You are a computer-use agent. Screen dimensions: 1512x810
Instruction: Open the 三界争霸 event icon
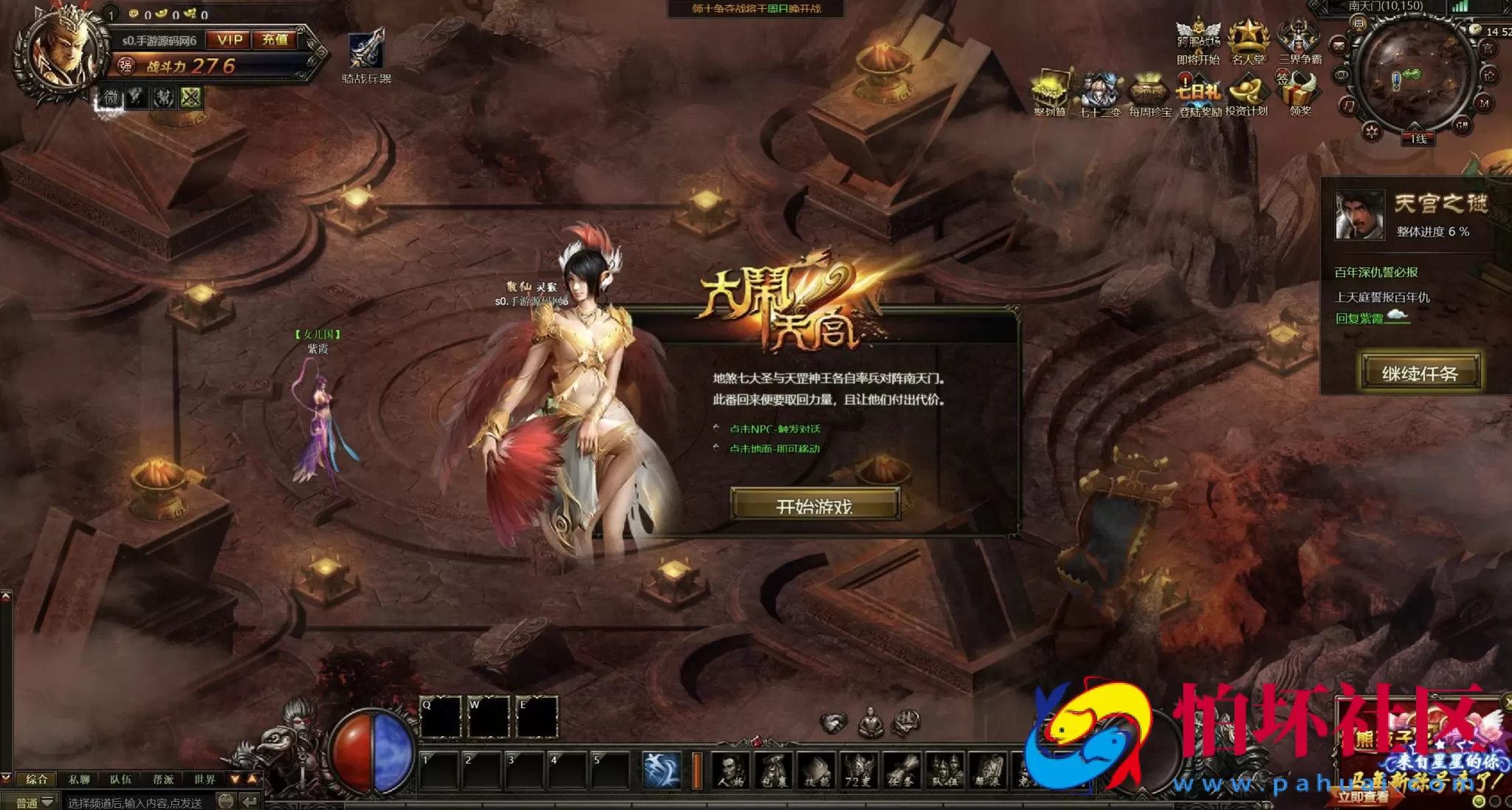[1299, 41]
